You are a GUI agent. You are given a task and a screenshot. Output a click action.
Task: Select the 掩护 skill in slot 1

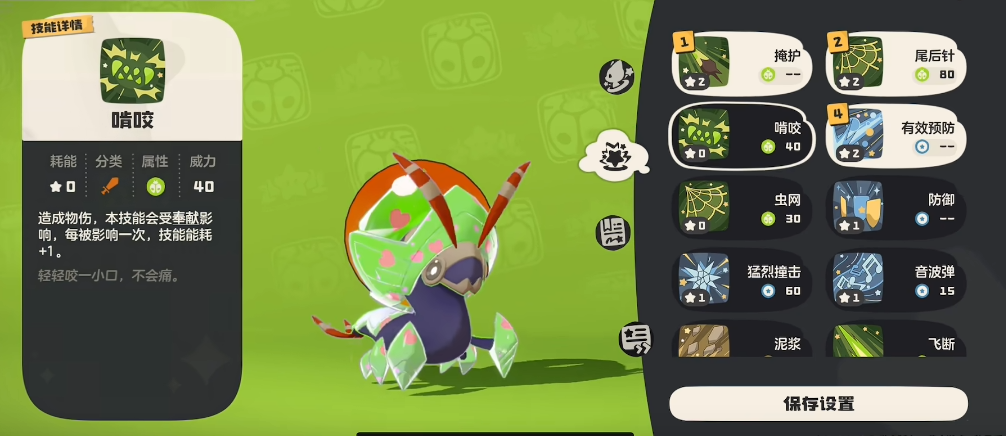click(741, 61)
